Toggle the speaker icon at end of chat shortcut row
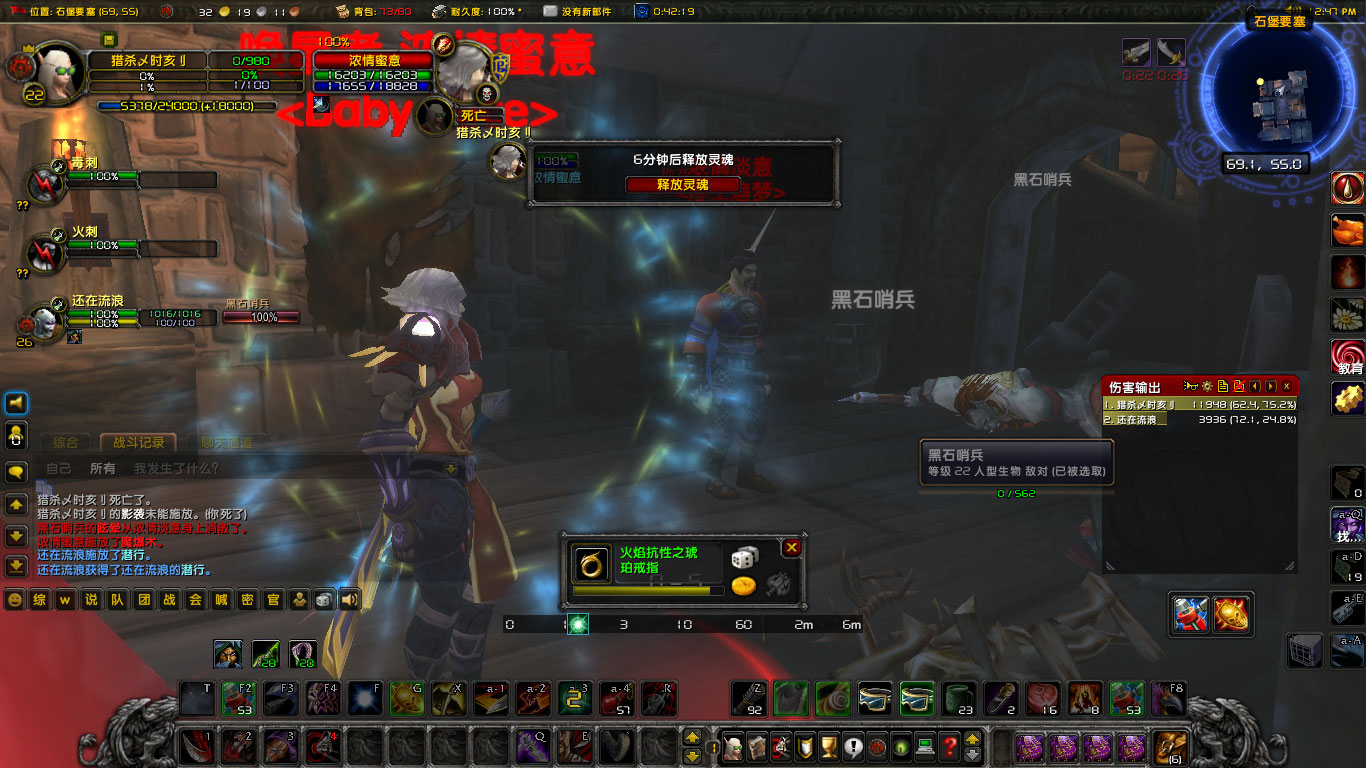Screen dimensions: 1366x768 click(x=349, y=598)
